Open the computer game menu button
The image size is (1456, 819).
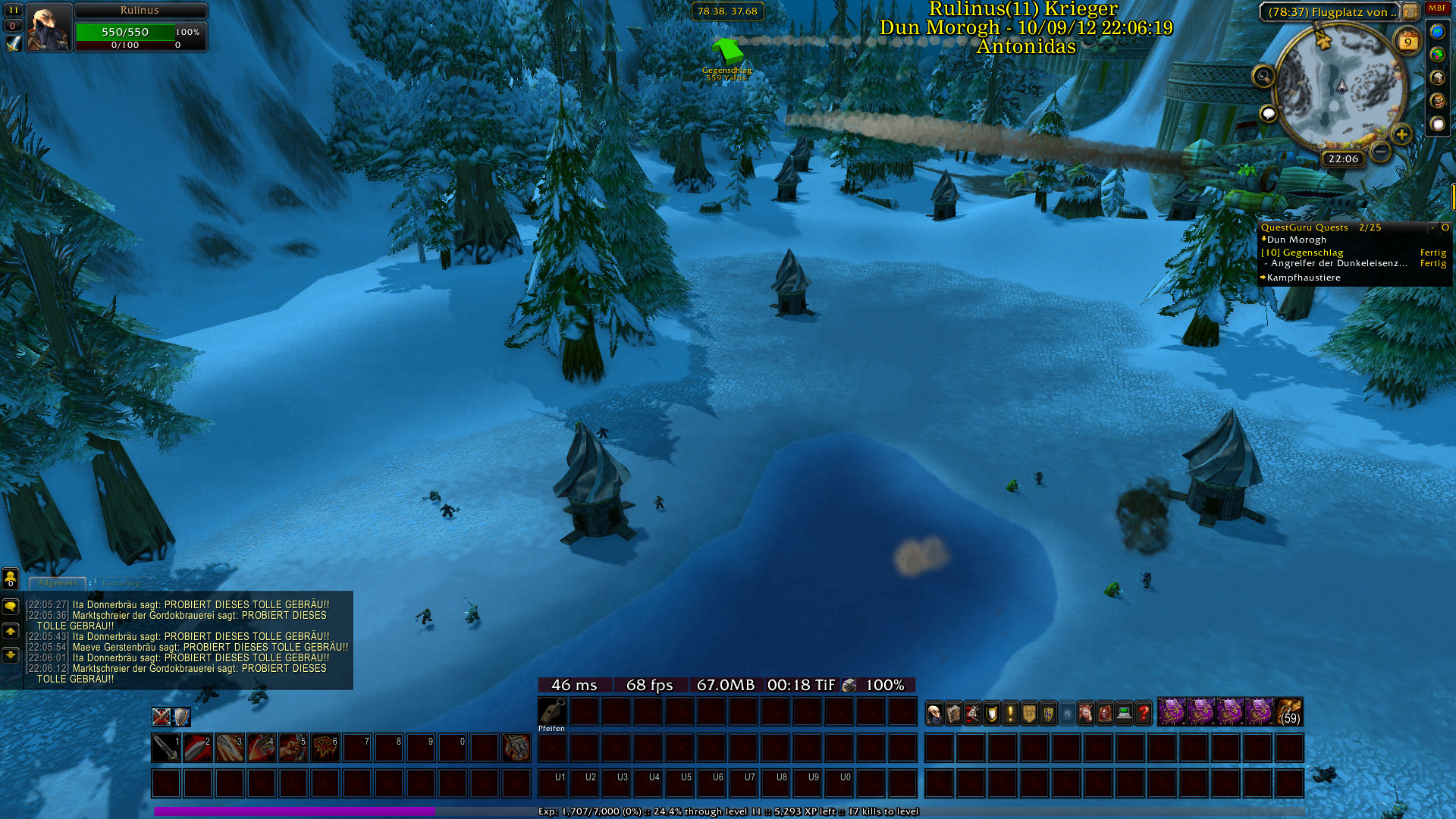point(1124,713)
